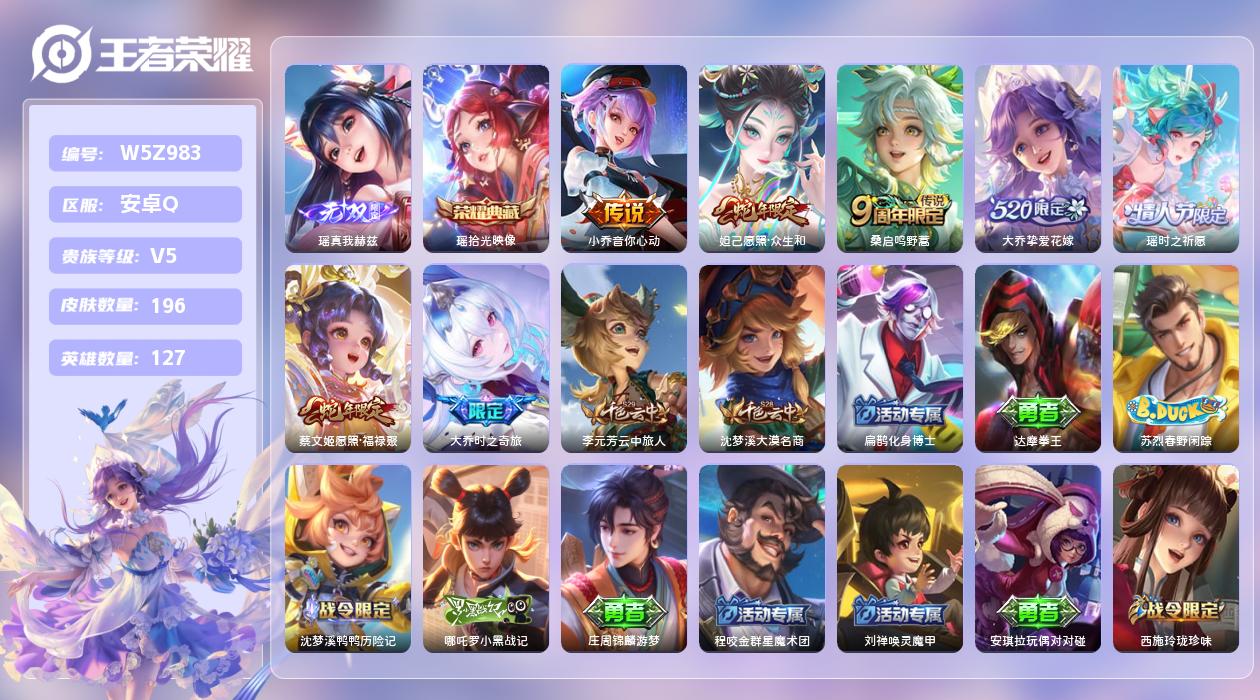This screenshot has width=1260, height=700.
Task: Select the 桑启鸣野蒿 skin card
Action: [899, 158]
